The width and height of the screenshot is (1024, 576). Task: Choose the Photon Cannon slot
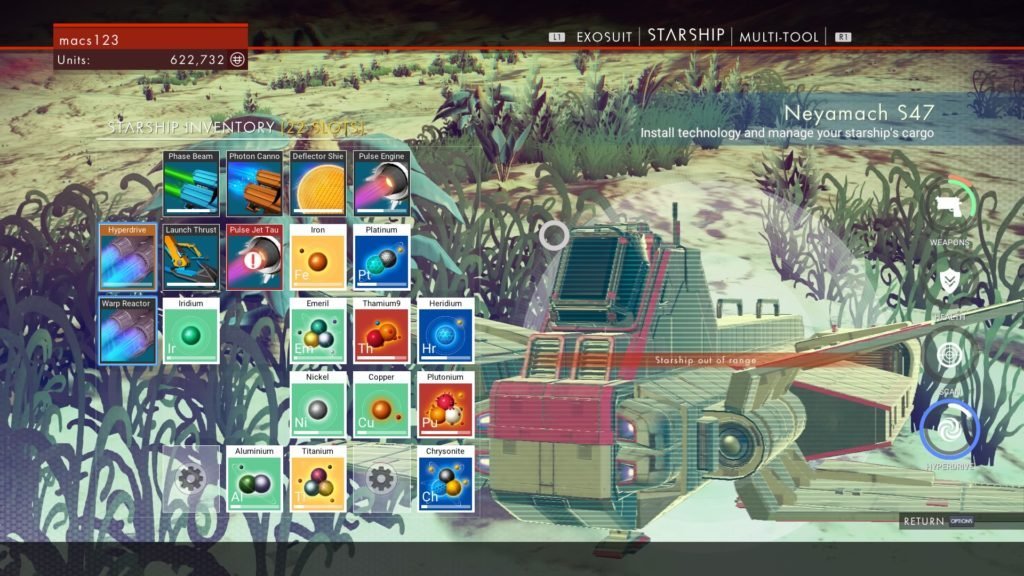(254, 184)
